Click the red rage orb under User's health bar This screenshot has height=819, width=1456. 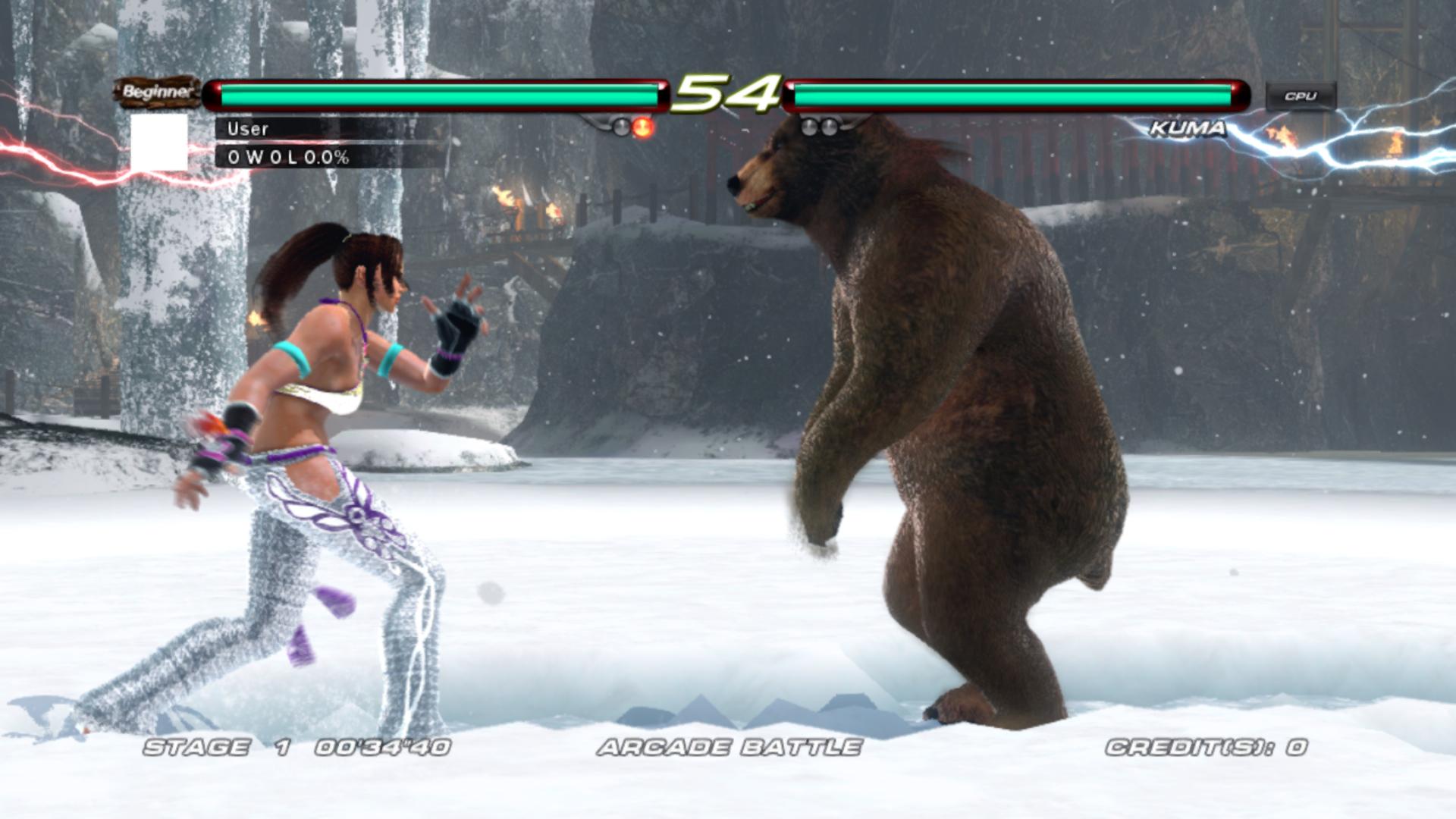[x=641, y=127]
